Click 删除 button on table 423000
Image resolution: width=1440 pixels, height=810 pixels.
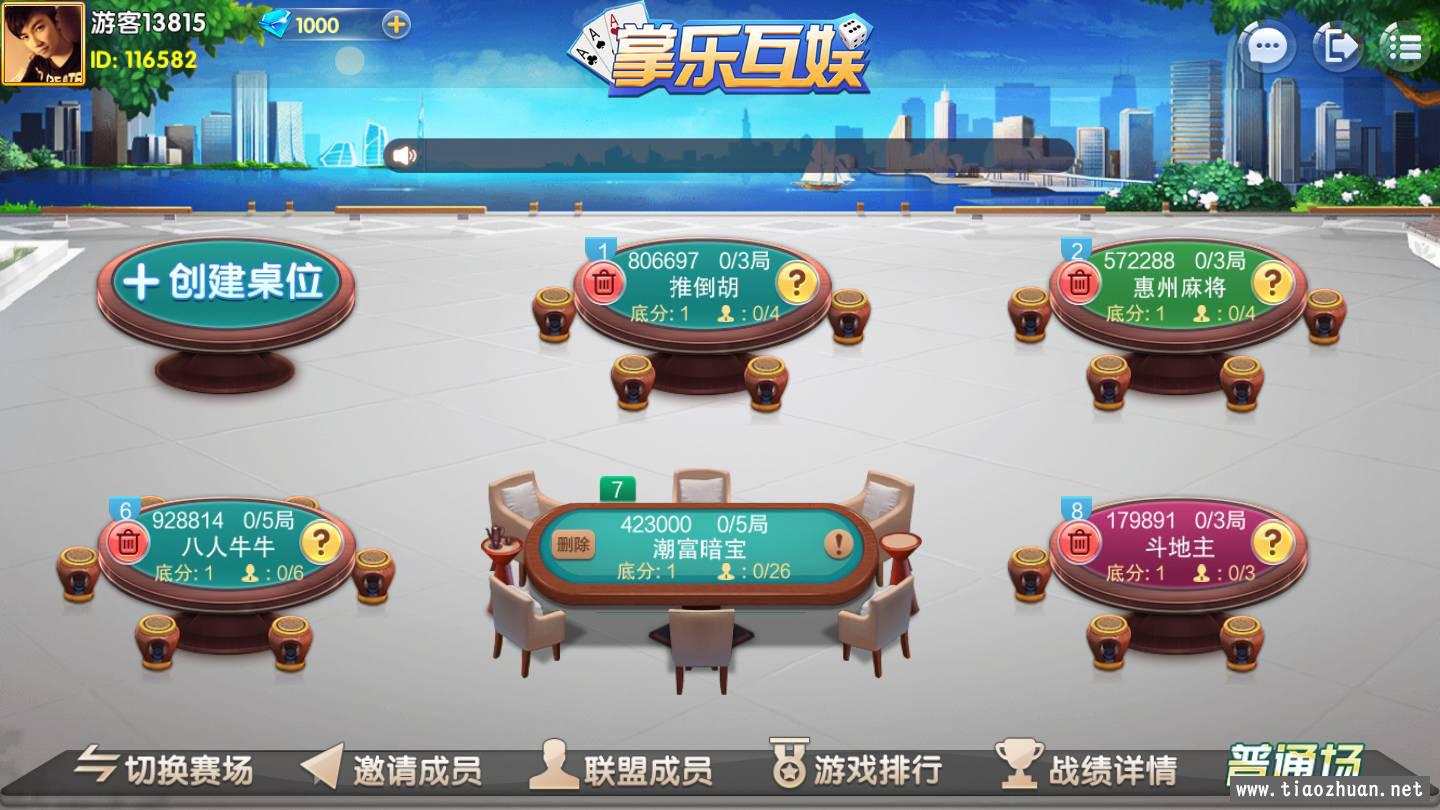point(575,545)
